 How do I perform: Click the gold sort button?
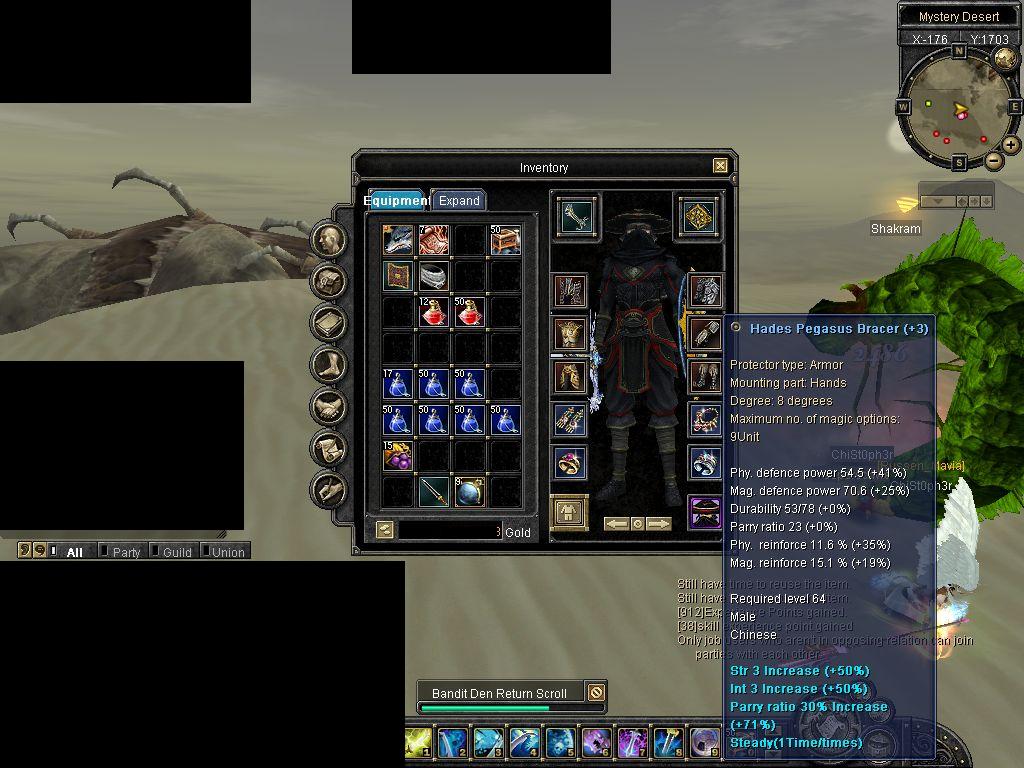click(x=385, y=531)
